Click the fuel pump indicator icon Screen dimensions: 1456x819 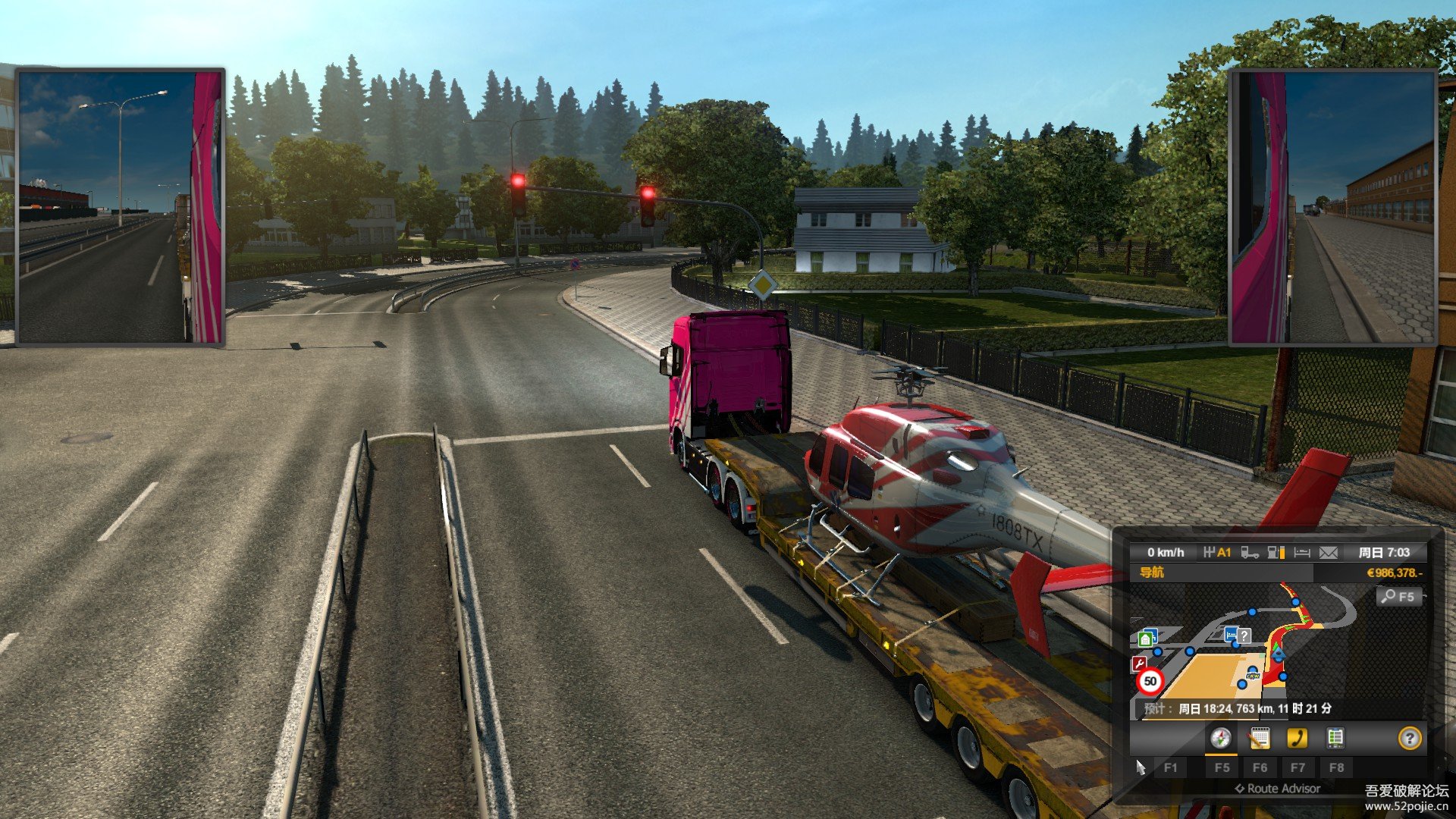[x=1276, y=553]
